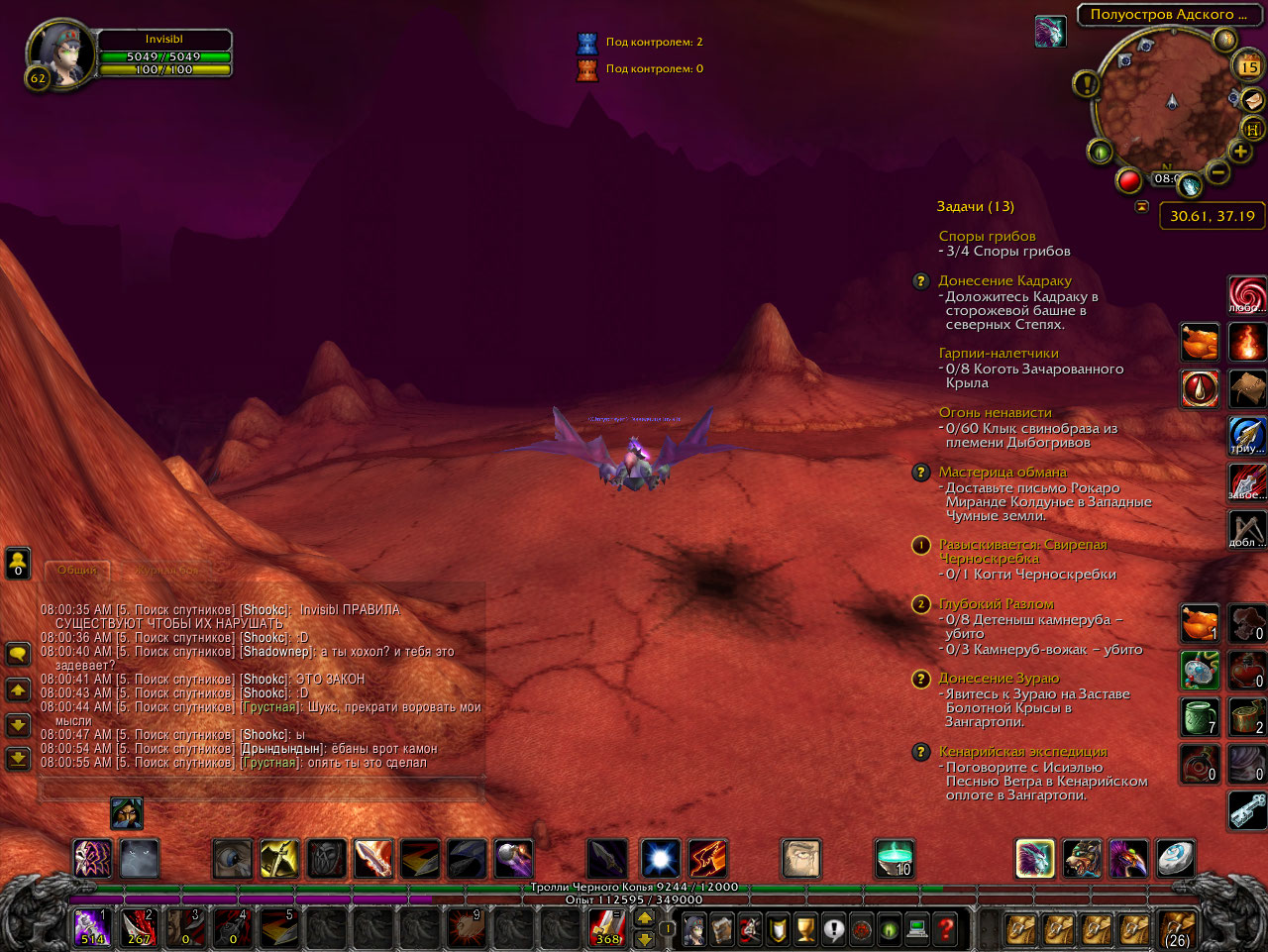Open the calendar showing day 15
The width and height of the screenshot is (1268, 952).
[x=1248, y=65]
